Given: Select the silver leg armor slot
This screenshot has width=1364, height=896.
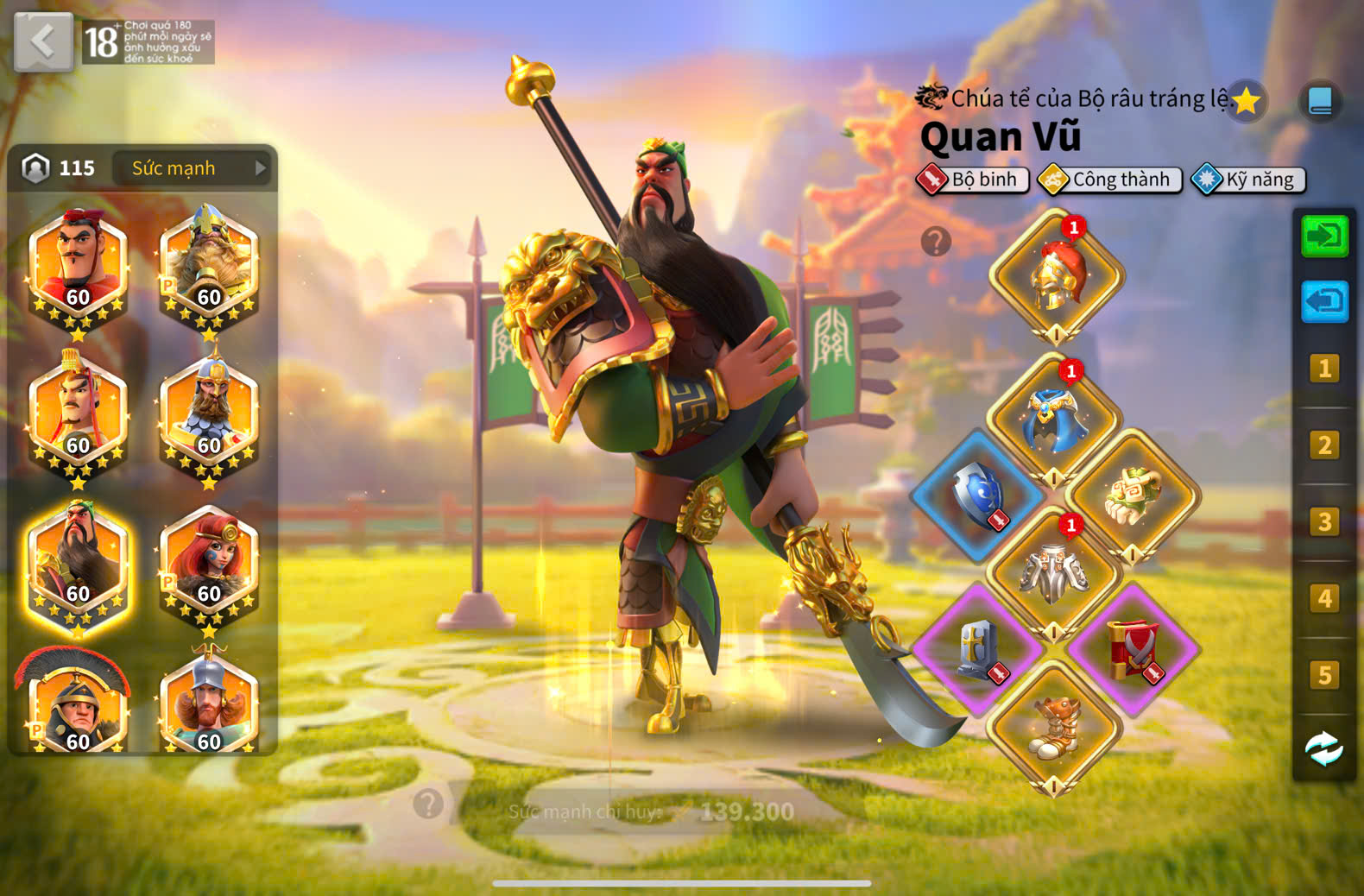Looking at the screenshot, I should [x=1054, y=571].
